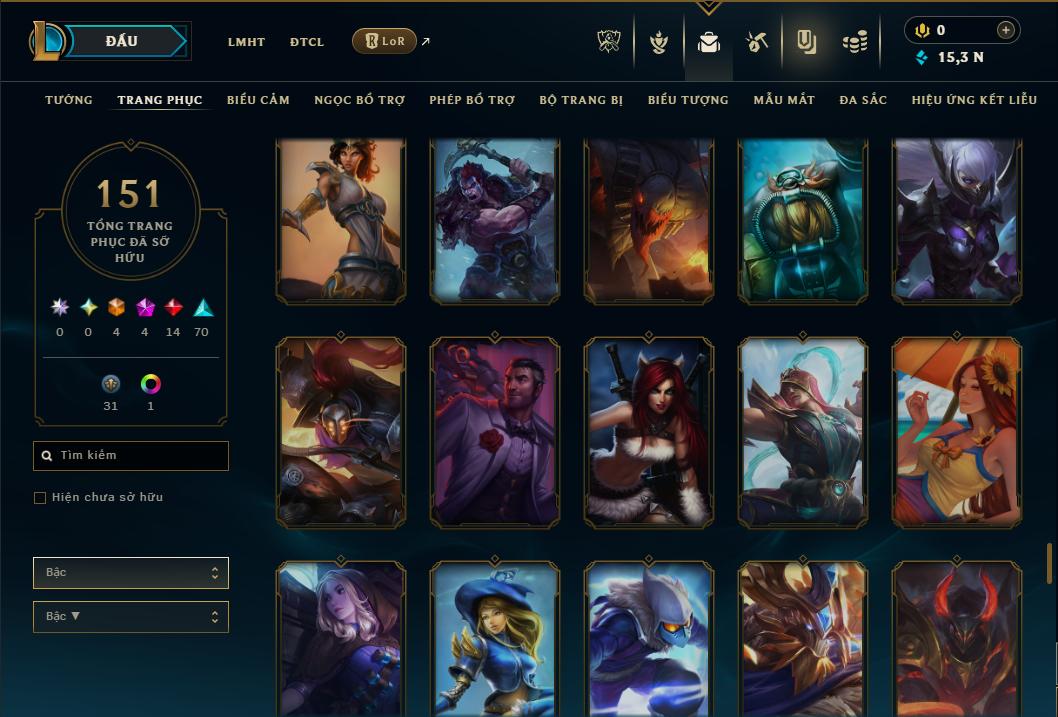This screenshot has width=1058, height=717.
Task: Switch to the MẪU MẮT tab
Action: click(x=784, y=100)
